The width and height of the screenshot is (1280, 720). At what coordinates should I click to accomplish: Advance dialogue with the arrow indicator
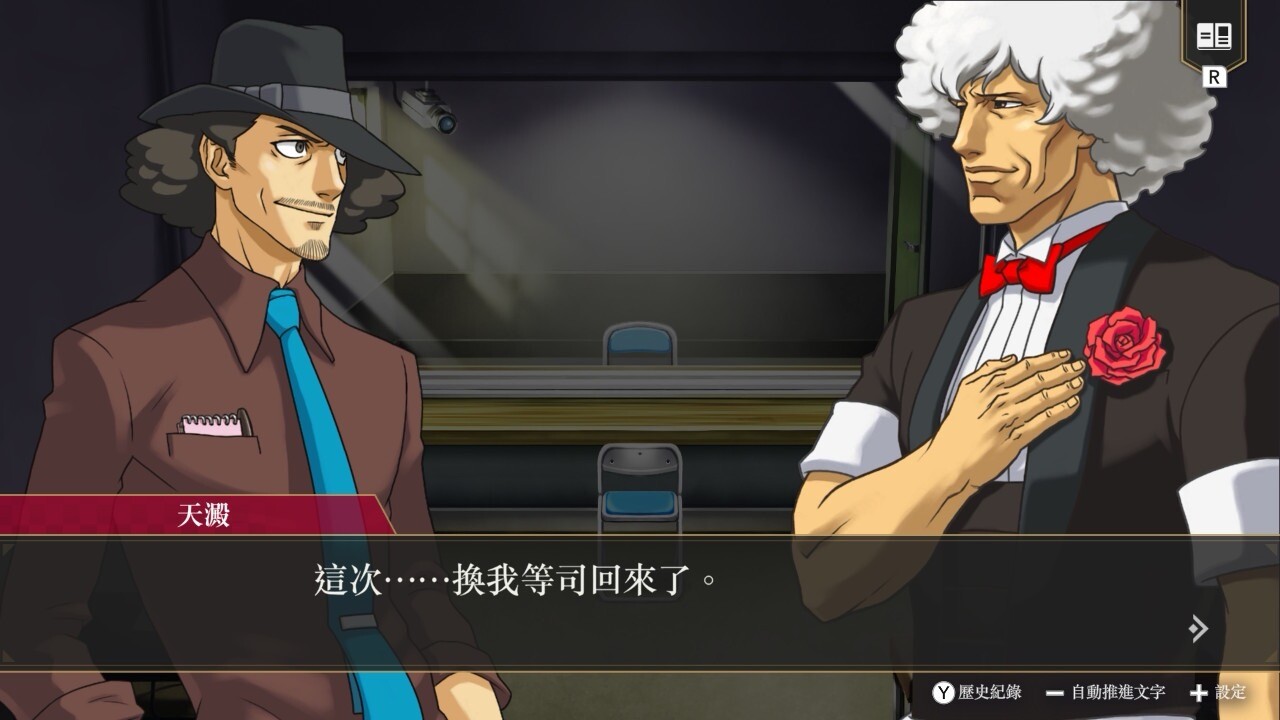[x=1198, y=628]
